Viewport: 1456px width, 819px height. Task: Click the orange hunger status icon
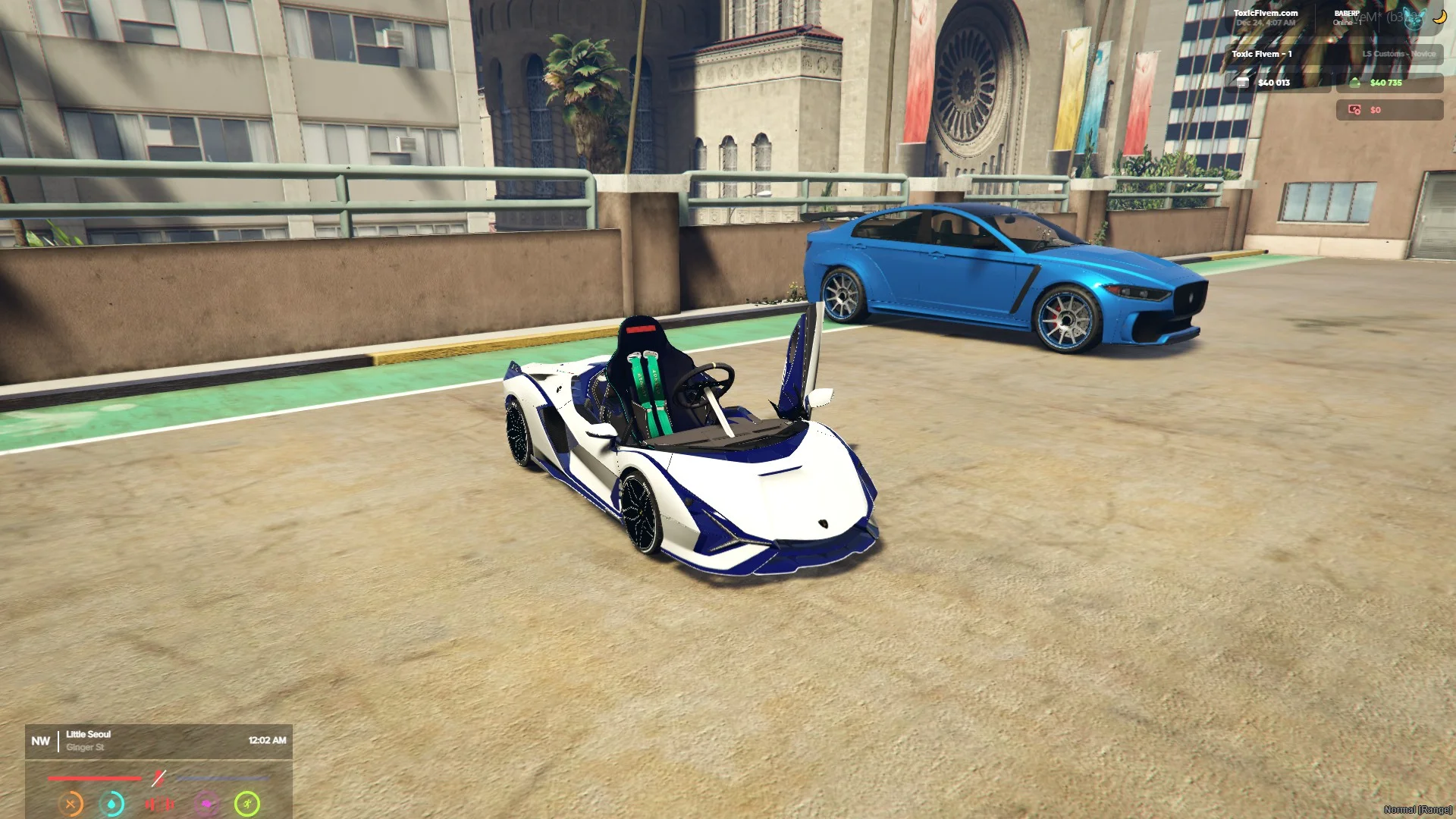point(71,804)
